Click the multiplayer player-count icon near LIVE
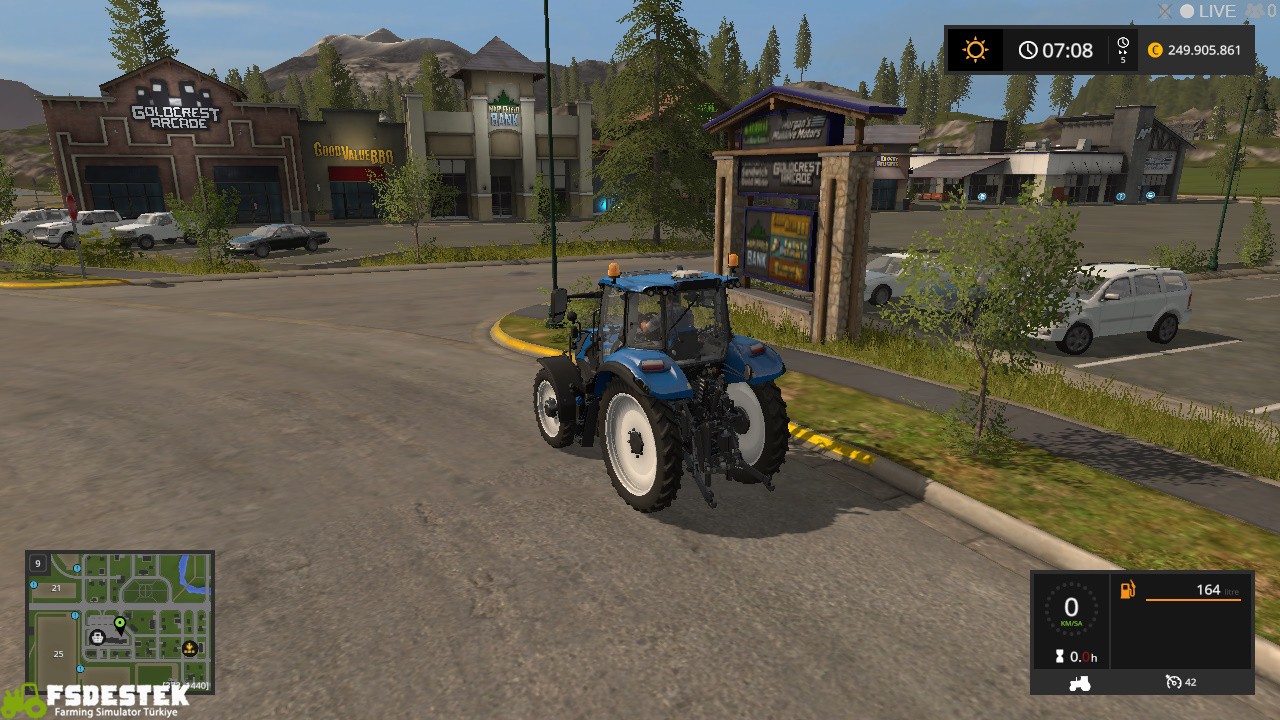The width and height of the screenshot is (1280, 720). (x=1256, y=12)
